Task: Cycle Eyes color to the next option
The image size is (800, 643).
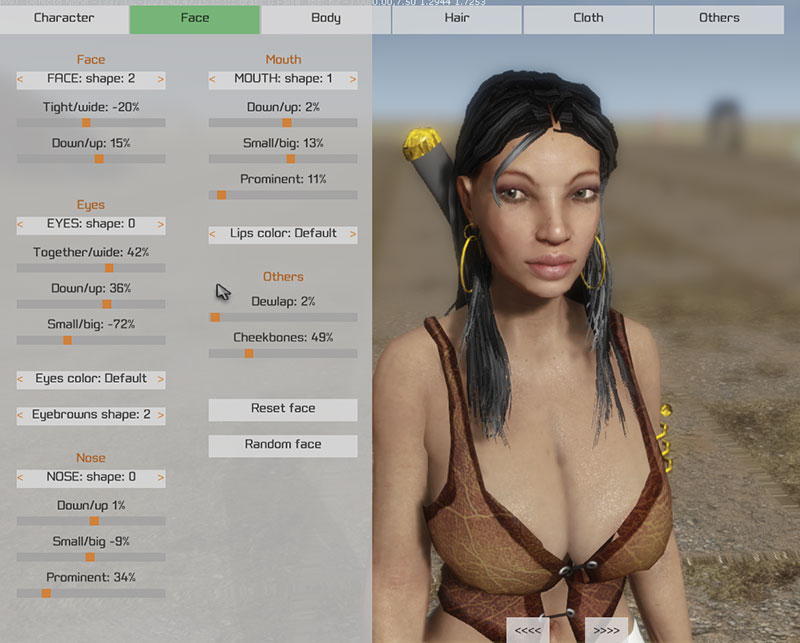Action: point(161,380)
